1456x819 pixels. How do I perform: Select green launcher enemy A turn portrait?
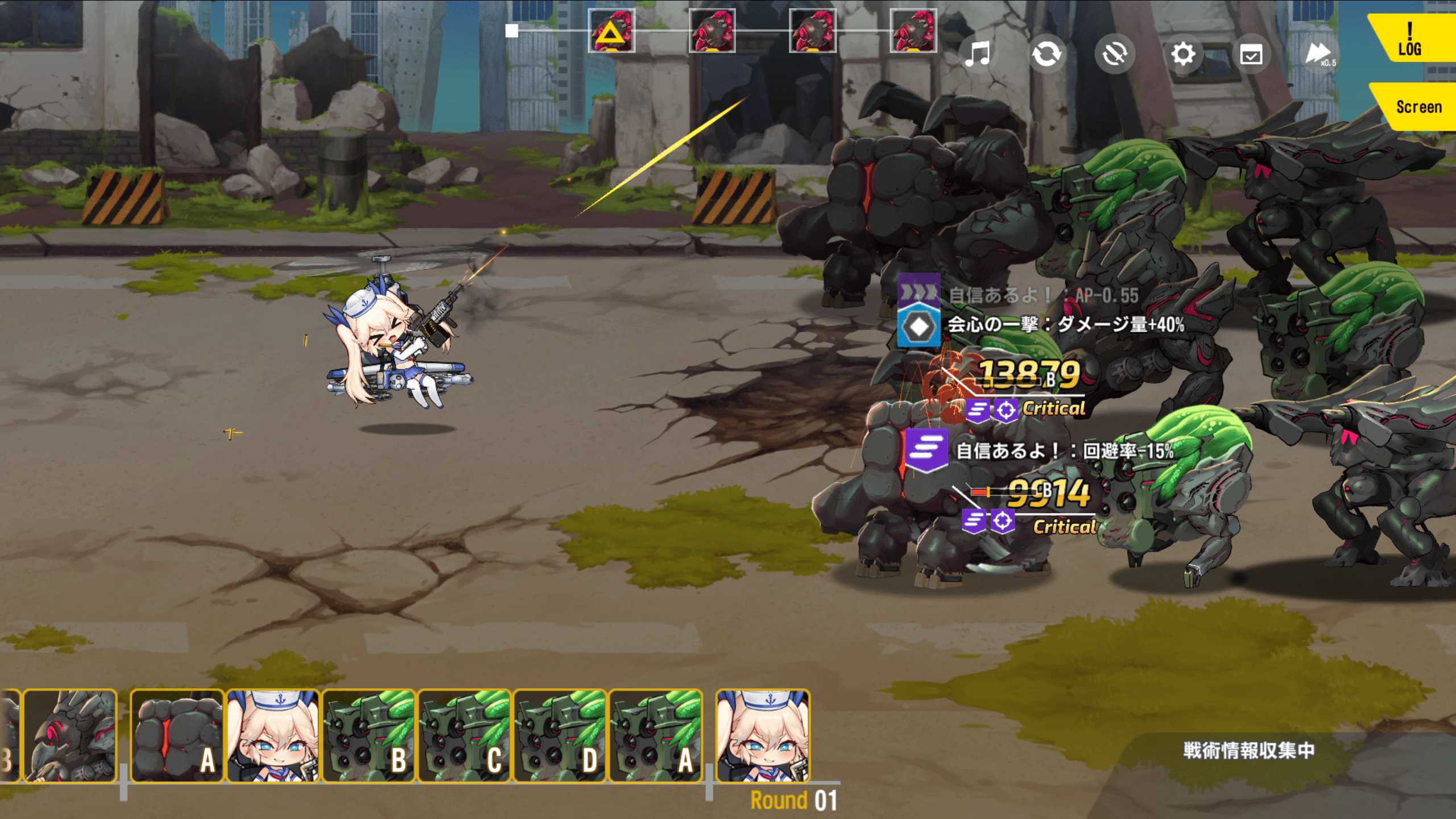click(655, 736)
